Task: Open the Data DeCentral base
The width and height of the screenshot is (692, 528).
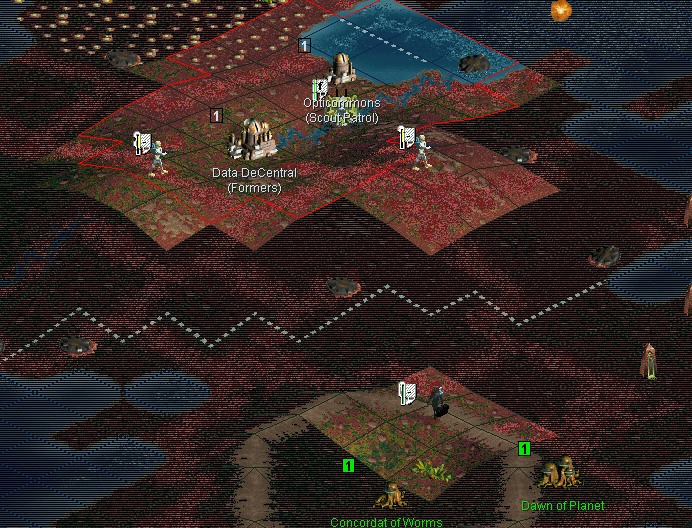Action: tap(253, 140)
